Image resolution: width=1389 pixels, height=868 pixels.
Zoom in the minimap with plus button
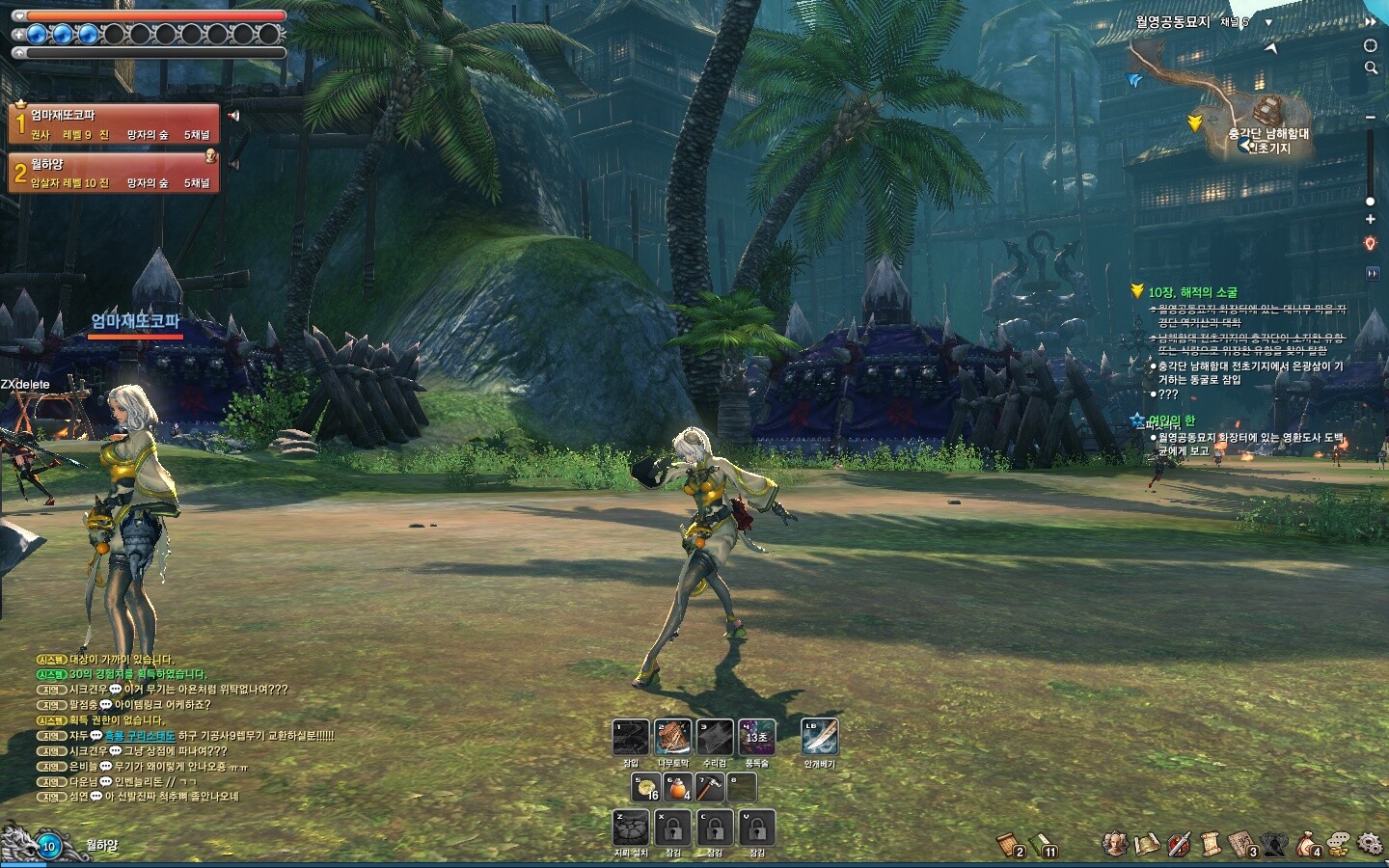coord(1370,219)
